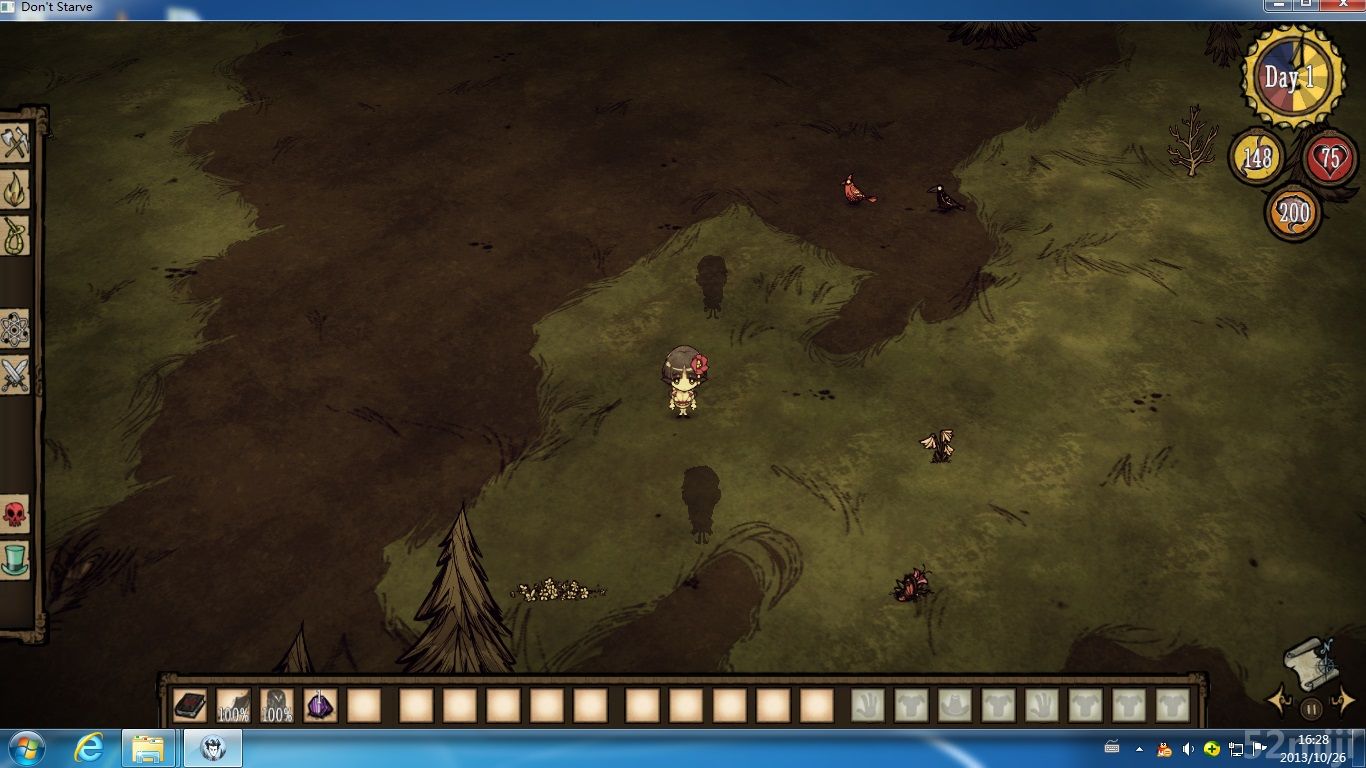Open the Tools crafting tab

15,144
